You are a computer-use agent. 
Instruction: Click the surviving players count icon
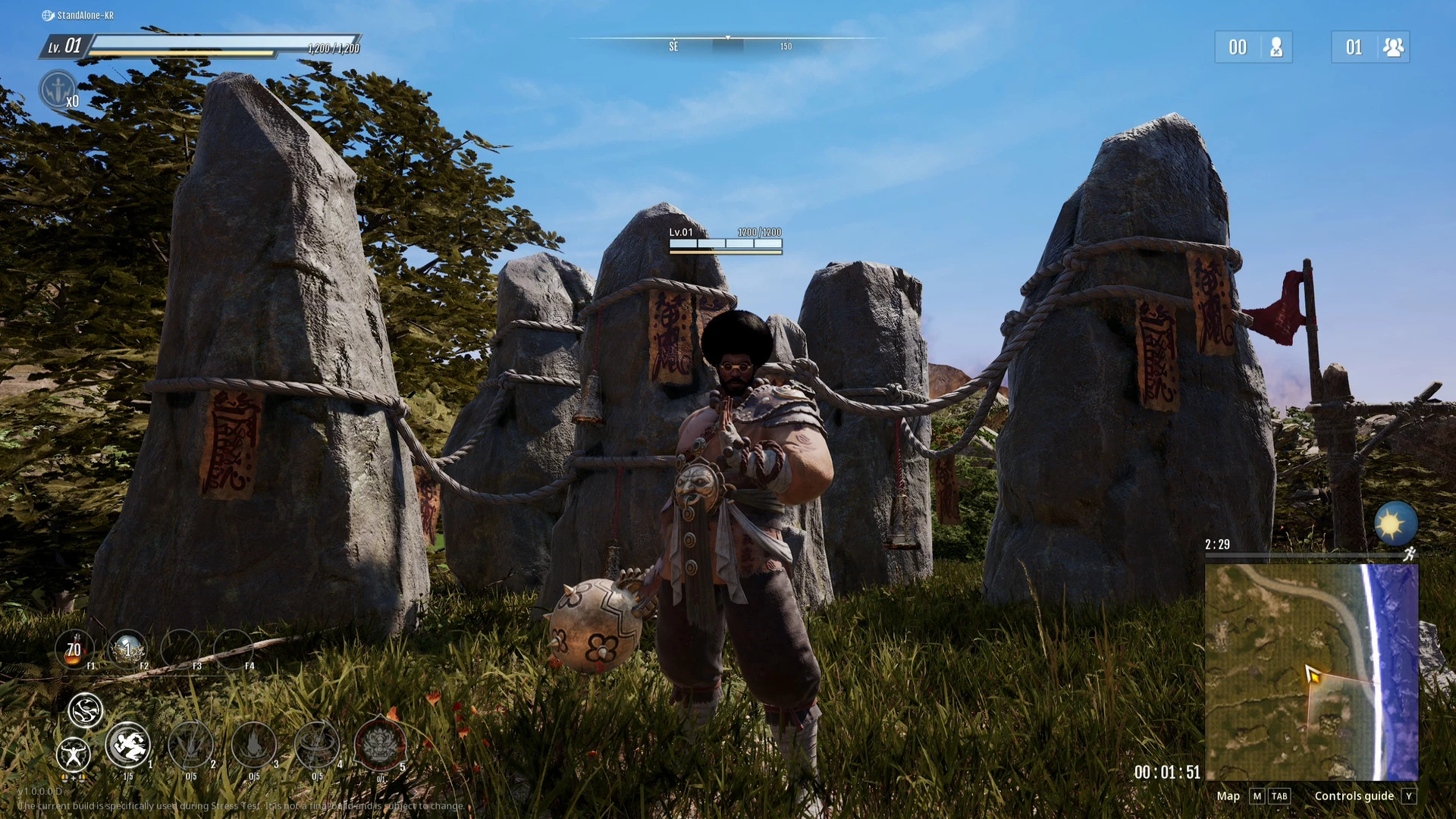pos(1392,47)
